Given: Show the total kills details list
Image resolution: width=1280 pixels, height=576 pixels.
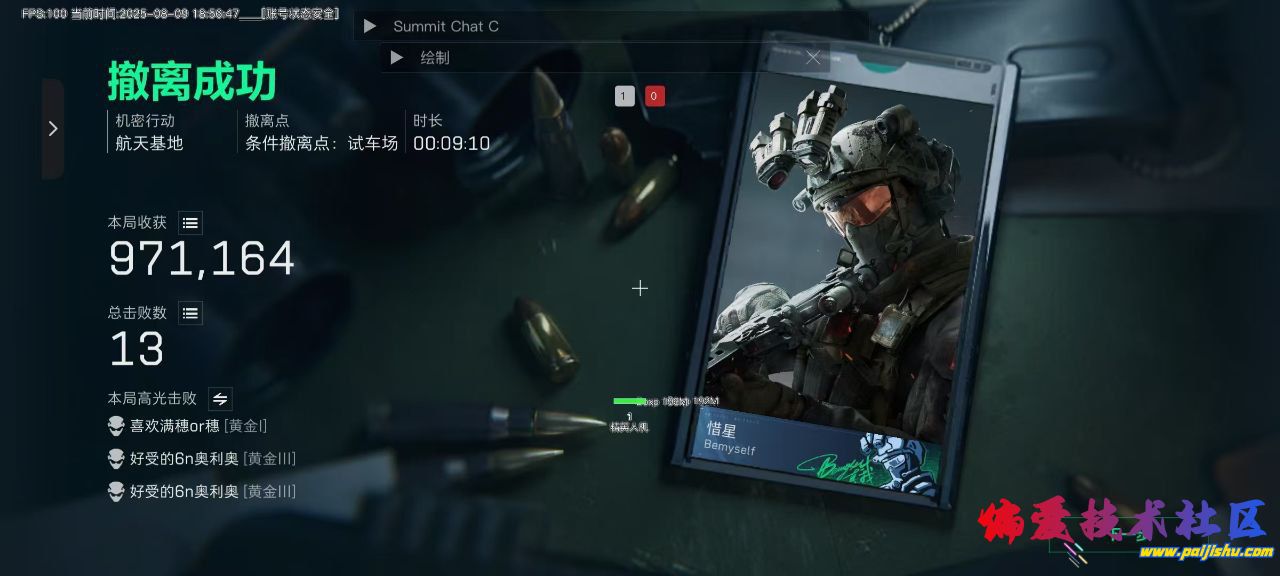Looking at the screenshot, I should point(190,313).
